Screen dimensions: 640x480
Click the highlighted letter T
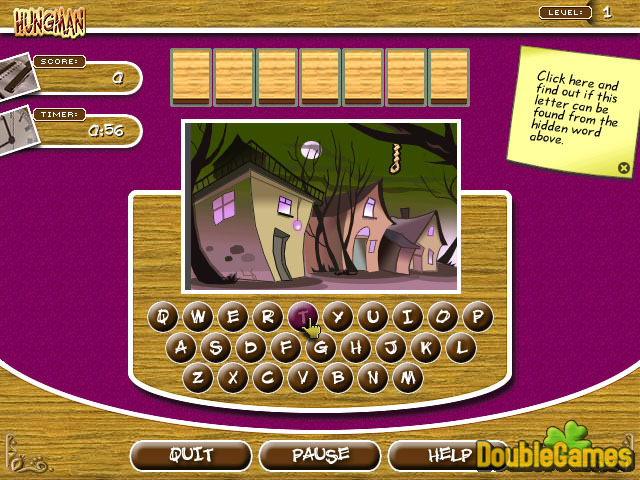[303, 318]
